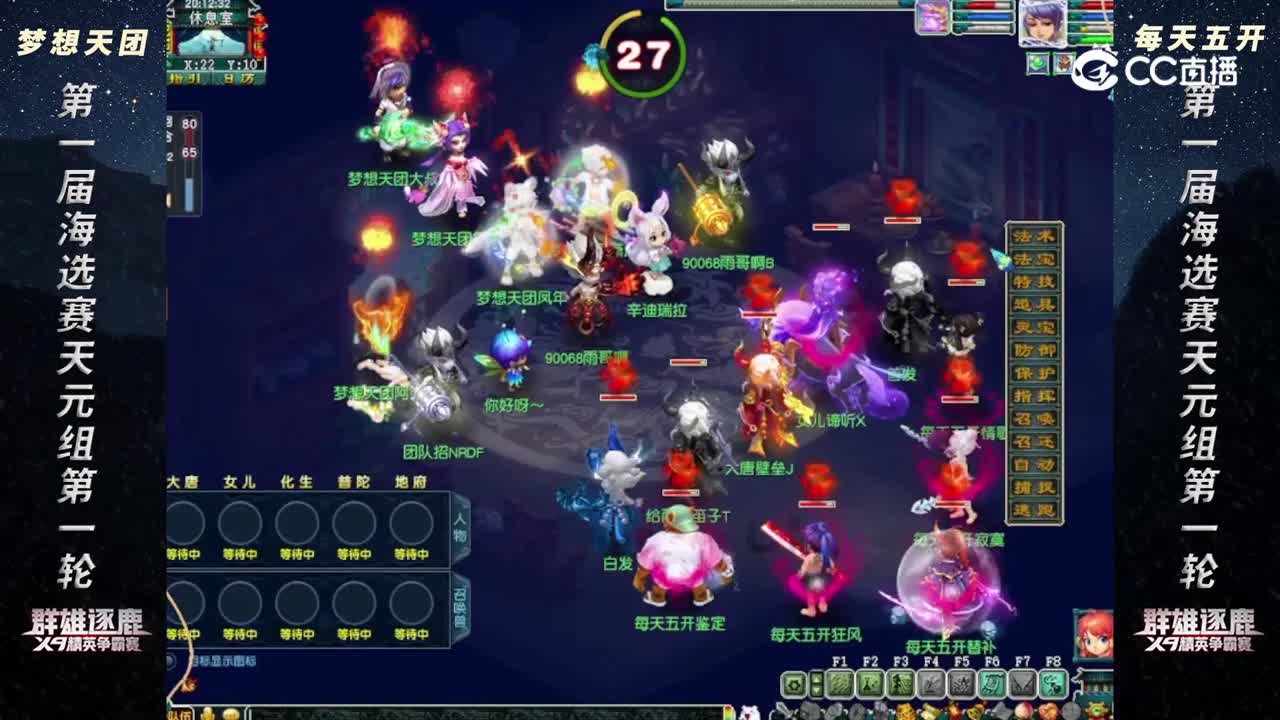Cast the skill bound to F1
The image size is (1280, 720).
[841, 684]
